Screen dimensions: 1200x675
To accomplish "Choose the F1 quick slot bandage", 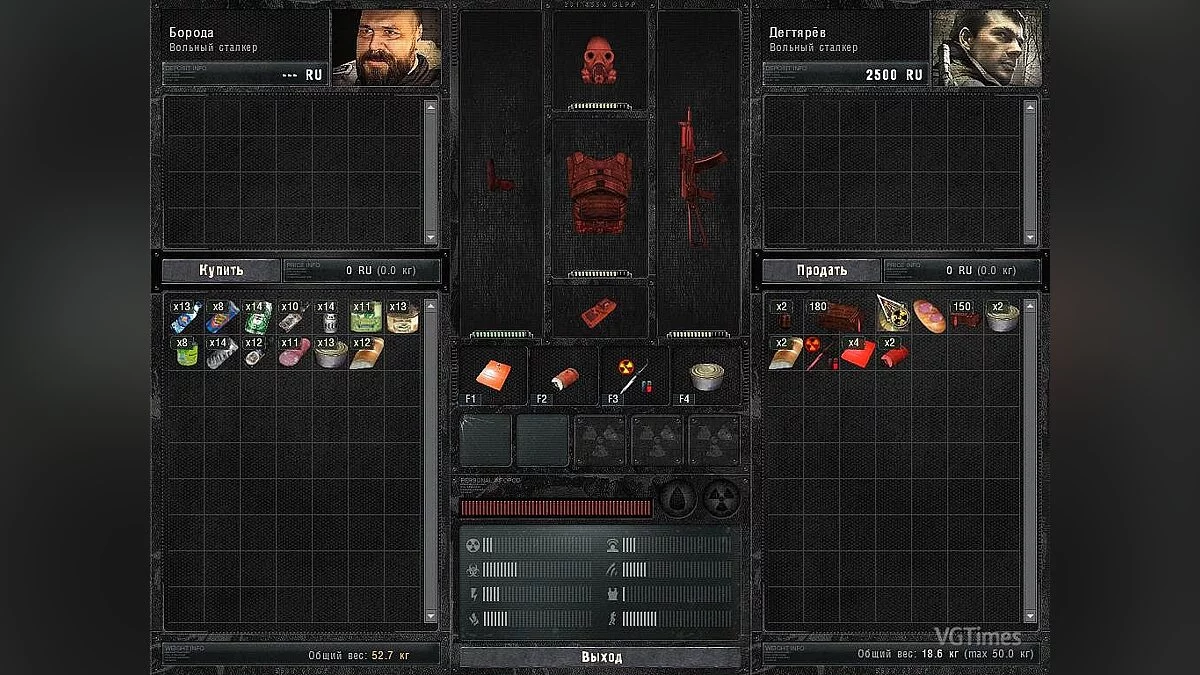I will [492, 374].
